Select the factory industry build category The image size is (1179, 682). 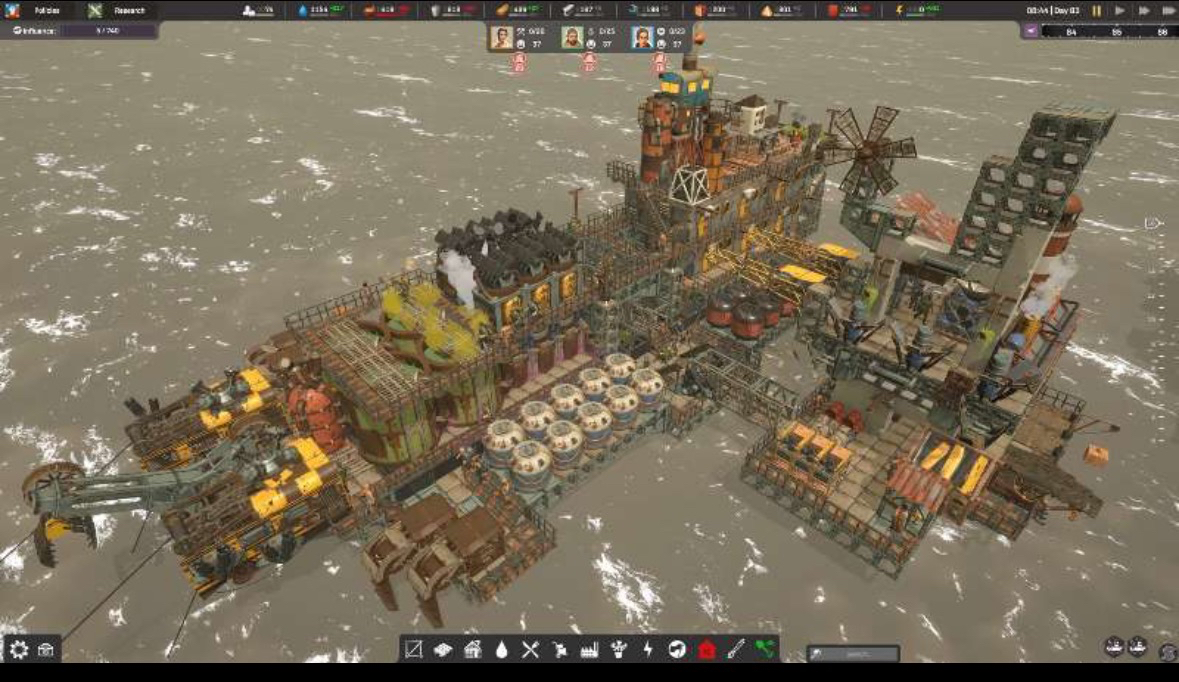pyautogui.click(x=589, y=649)
